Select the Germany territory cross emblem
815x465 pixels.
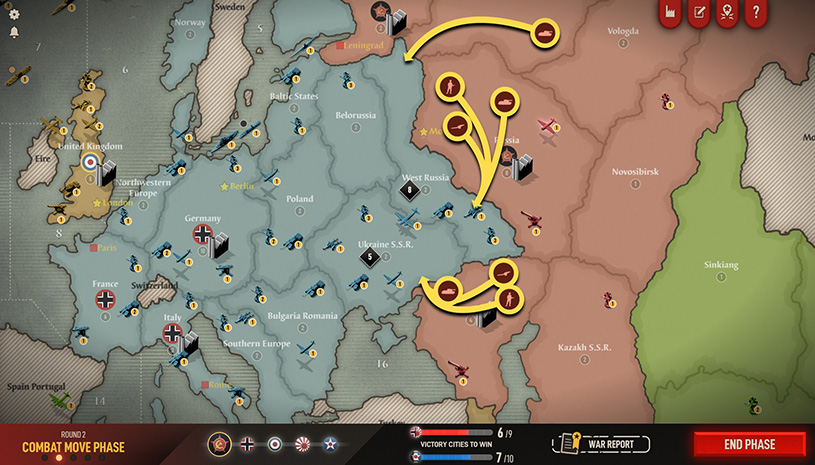point(203,235)
